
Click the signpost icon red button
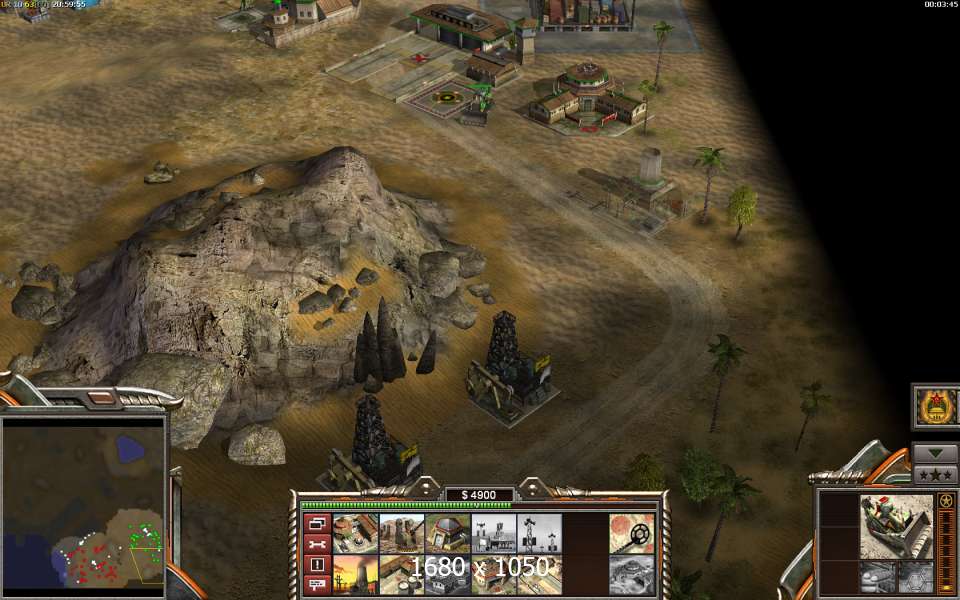[318, 584]
